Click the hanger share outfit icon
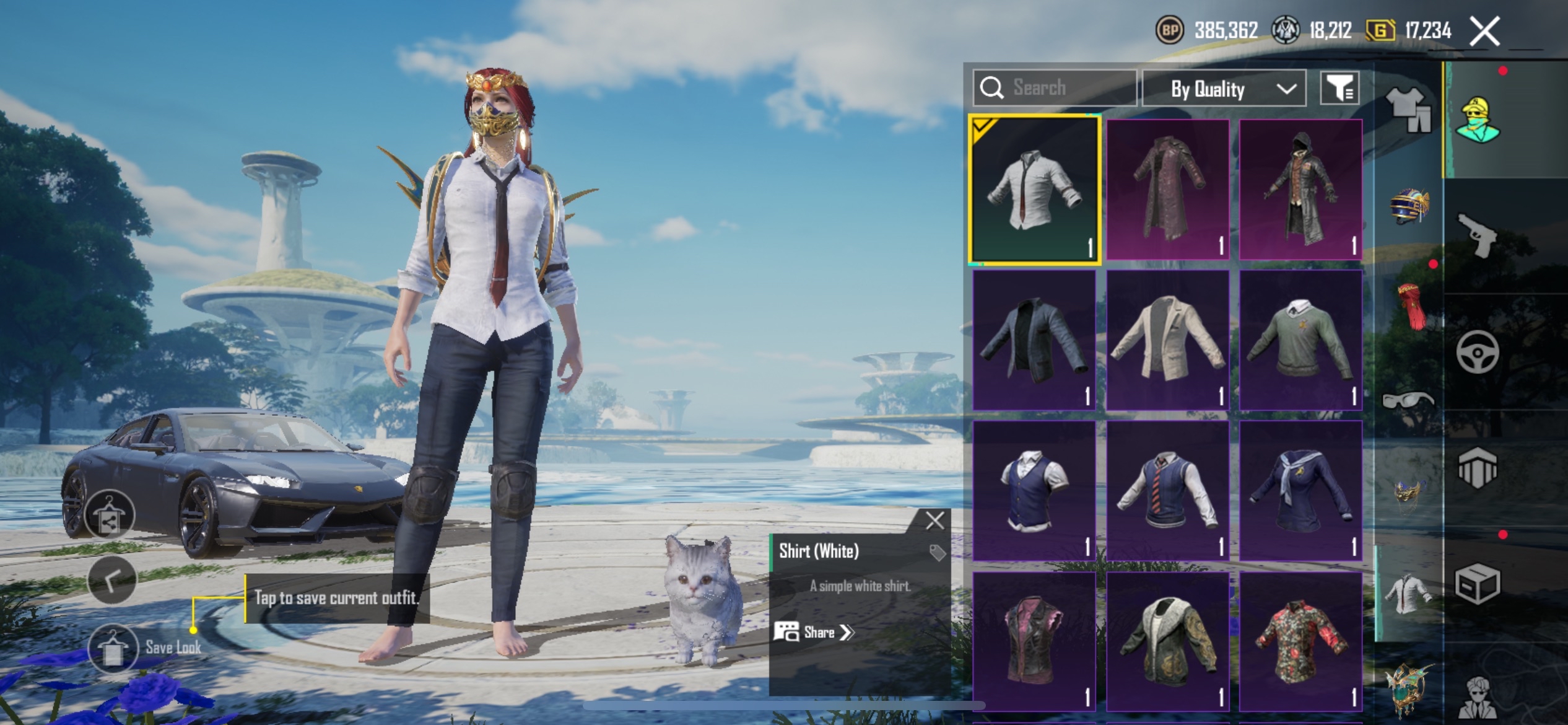 tap(110, 516)
